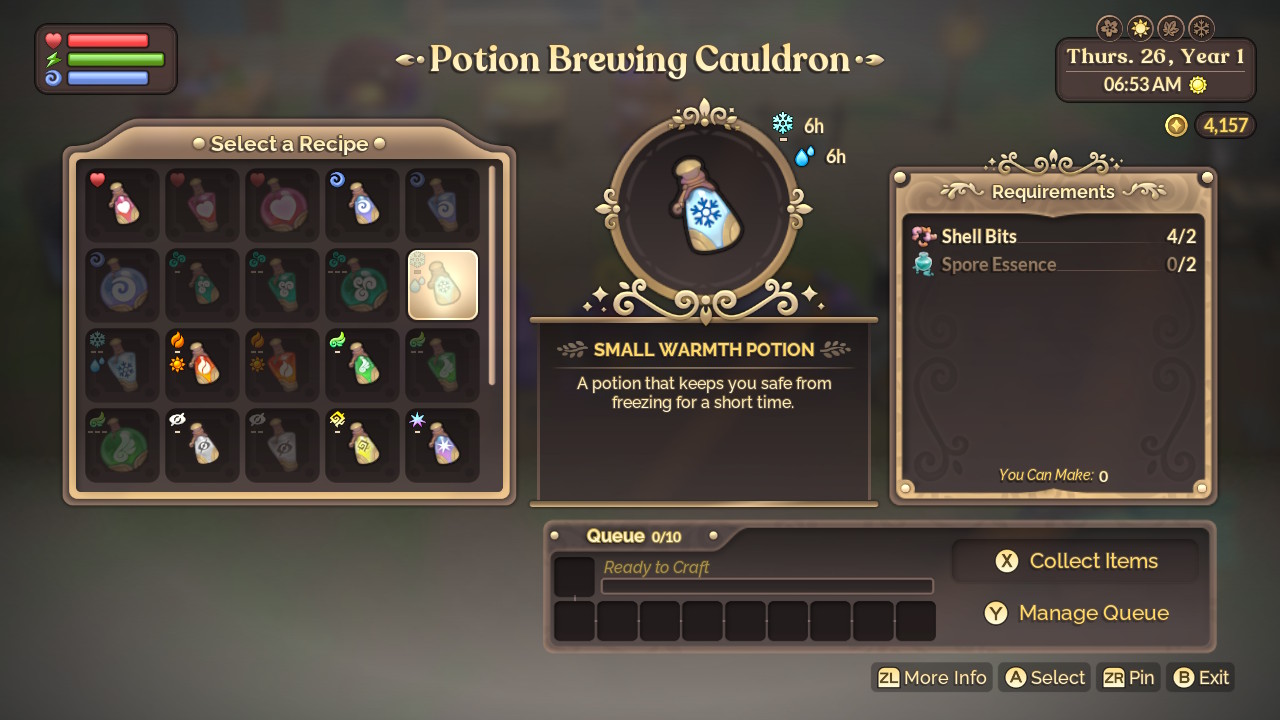Pick the large round green triple-swirl potion
The width and height of the screenshot is (1280, 720).
(x=362, y=285)
